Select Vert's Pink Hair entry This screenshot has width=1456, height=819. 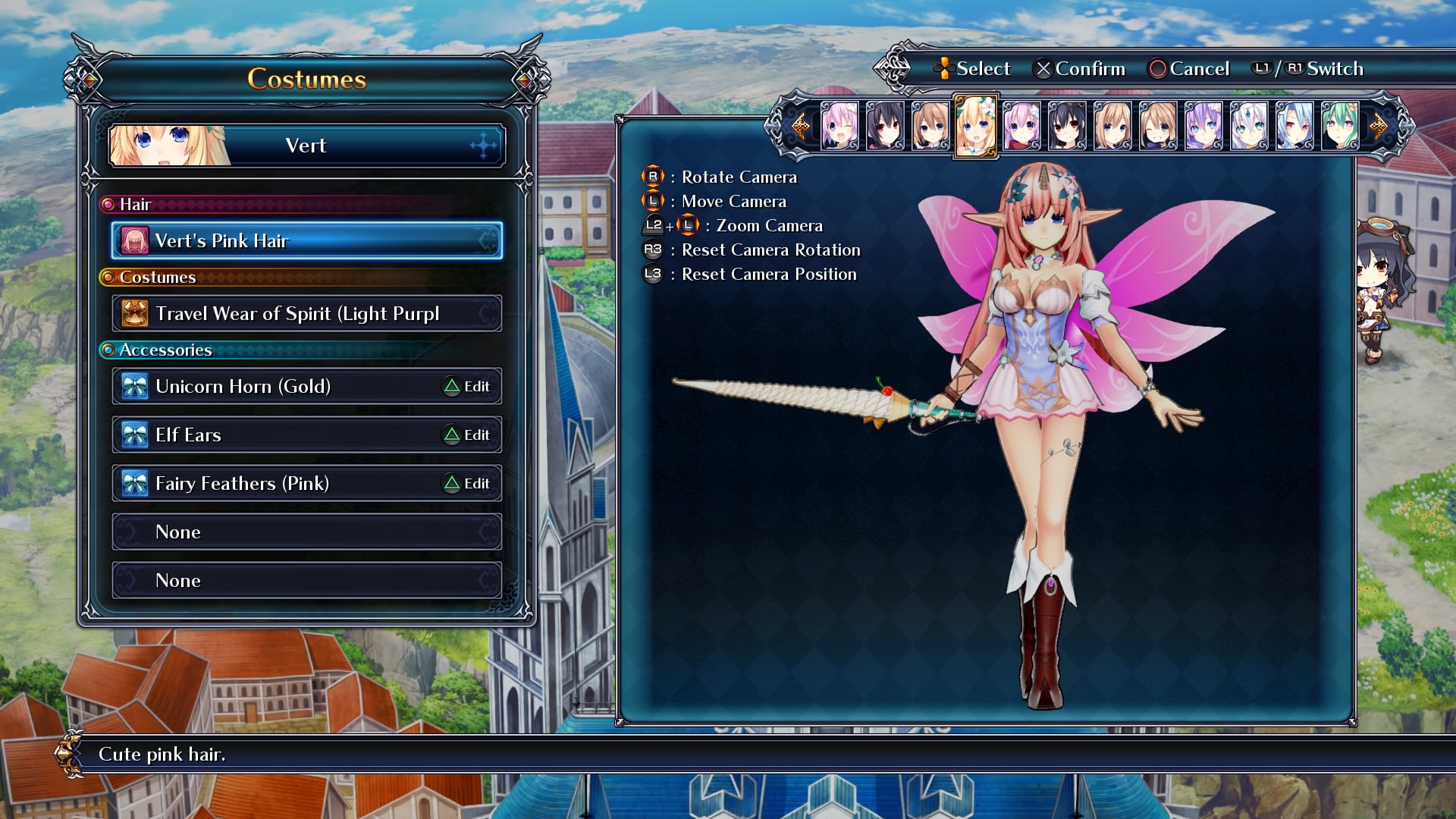[x=306, y=240]
